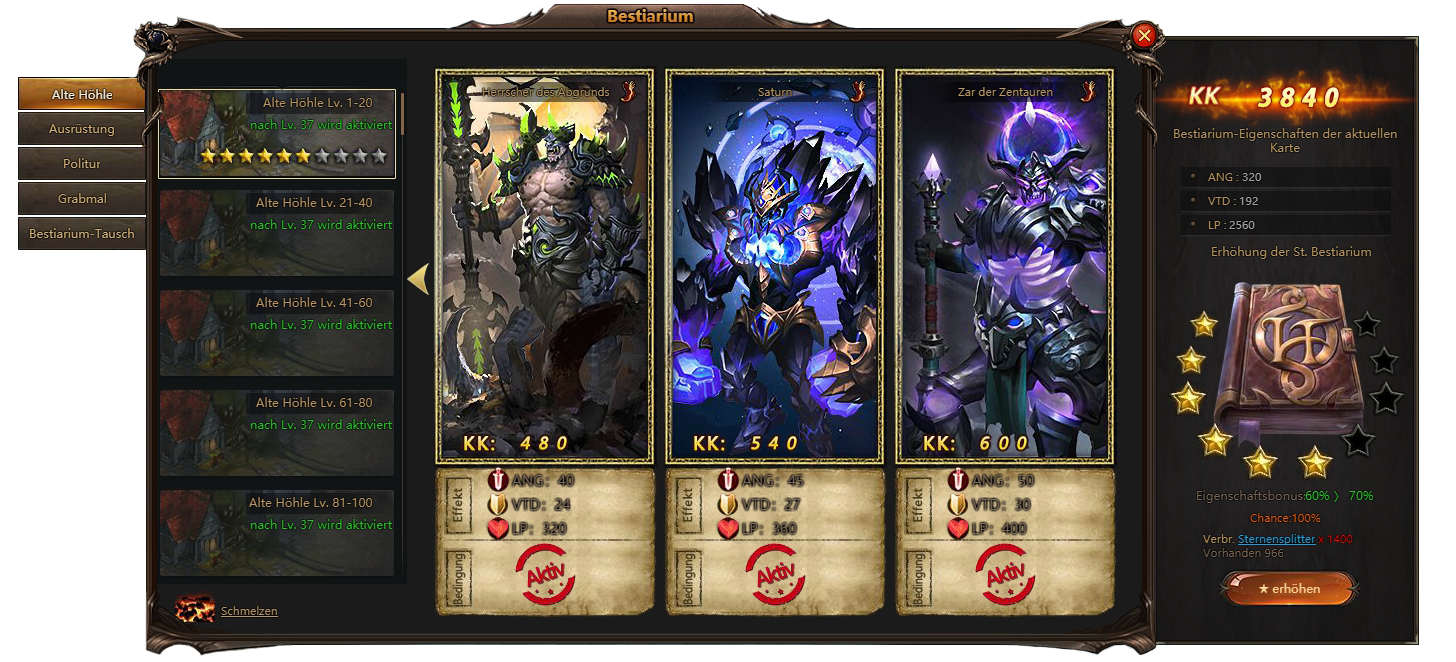
Task: Click the Bestiarium book icon
Action: pos(1287,362)
